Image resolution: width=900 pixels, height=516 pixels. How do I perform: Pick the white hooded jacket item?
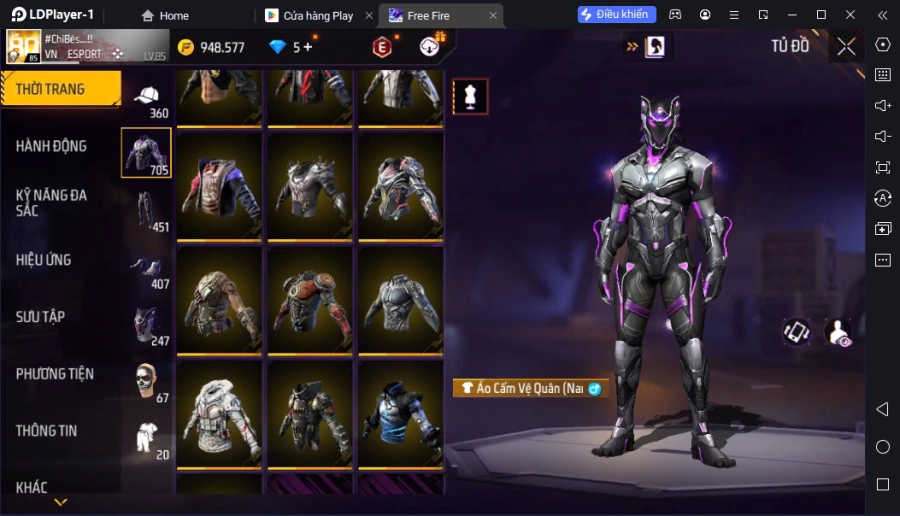[220, 413]
